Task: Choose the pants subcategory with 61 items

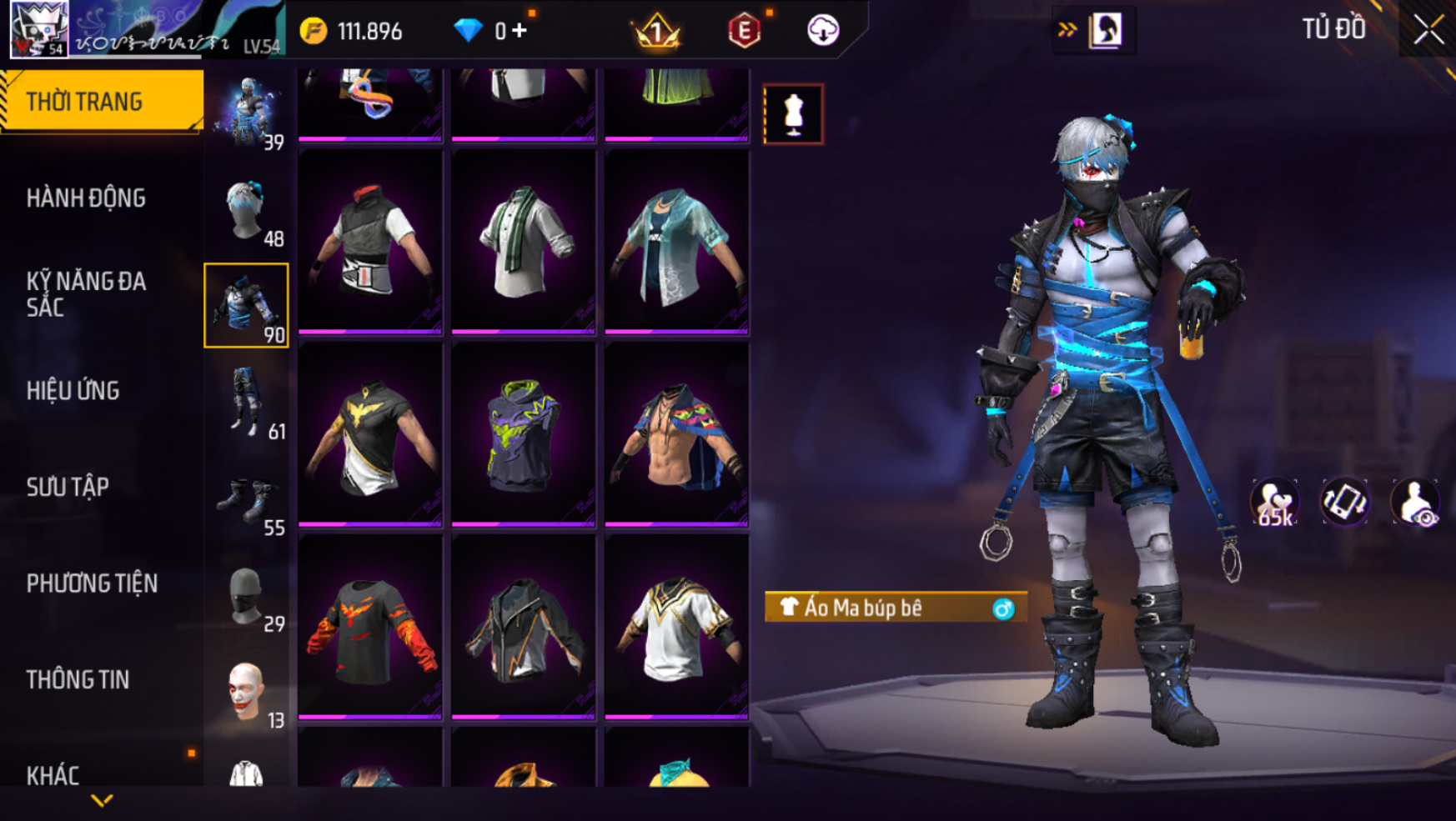Action: [x=247, y=403]
